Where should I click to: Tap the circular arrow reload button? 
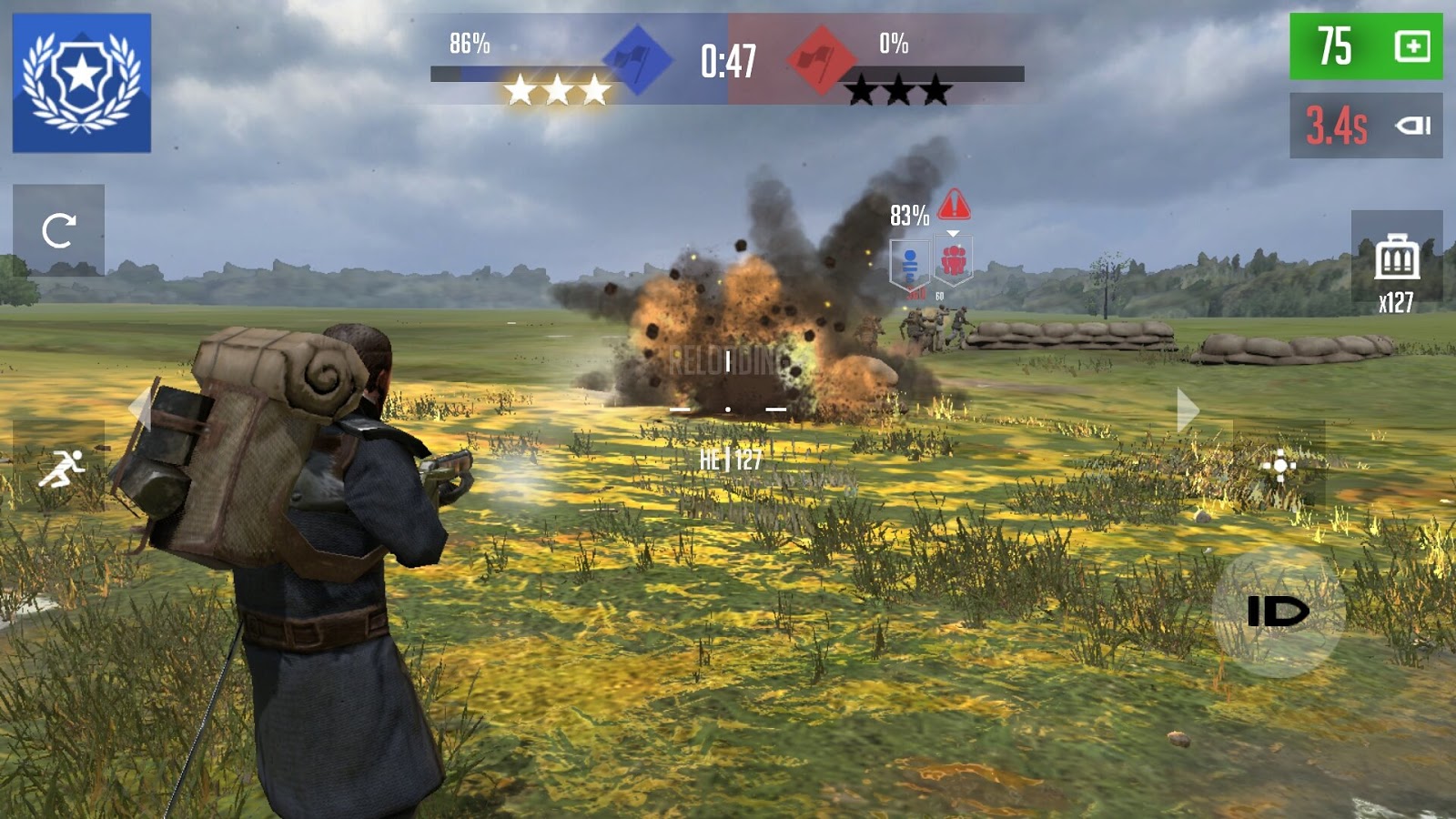58,230
